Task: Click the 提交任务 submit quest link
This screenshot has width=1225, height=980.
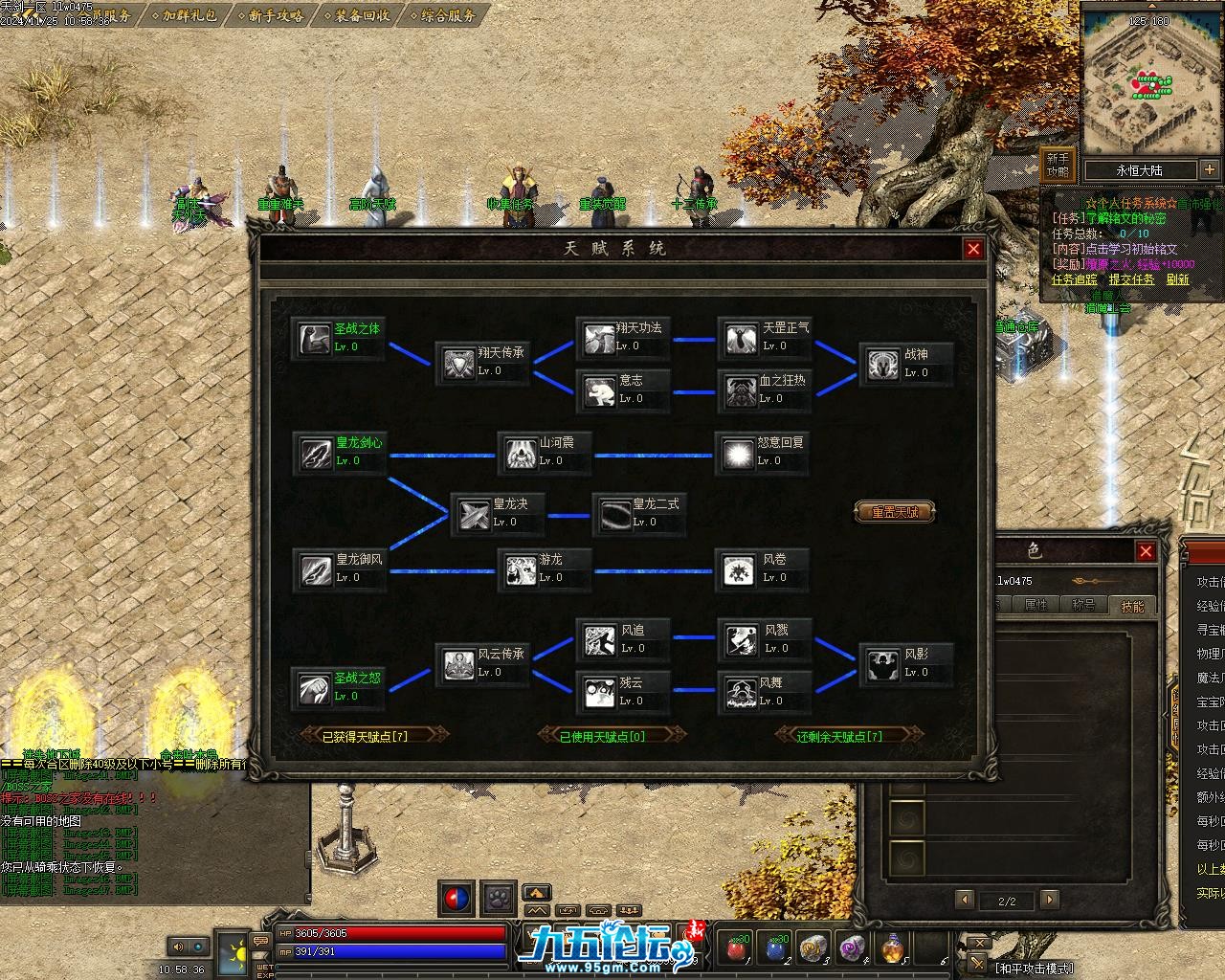Action: [x=1131, y=279]
